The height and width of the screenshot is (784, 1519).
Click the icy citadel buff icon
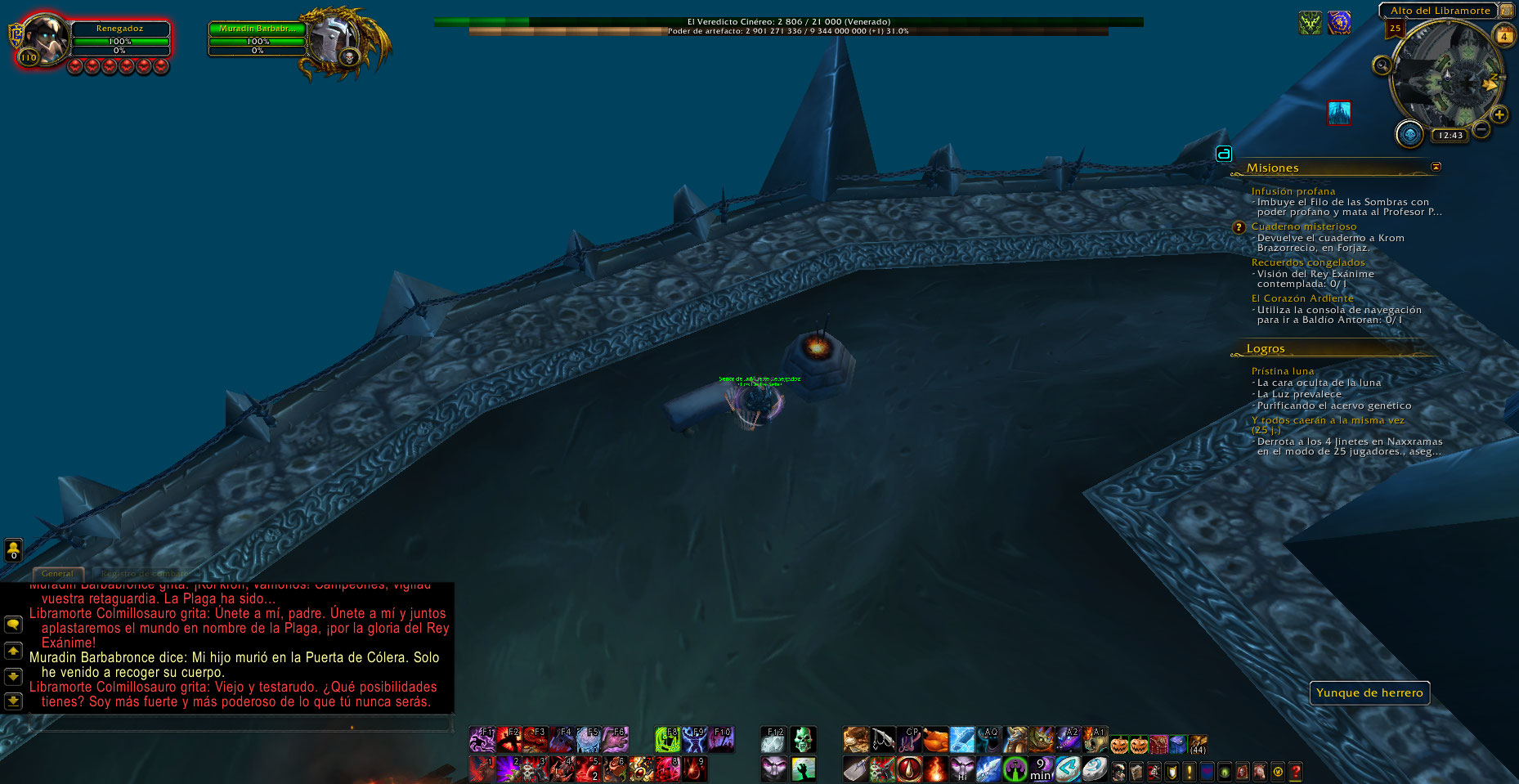pyautogui.click(x=1338, y=113)
